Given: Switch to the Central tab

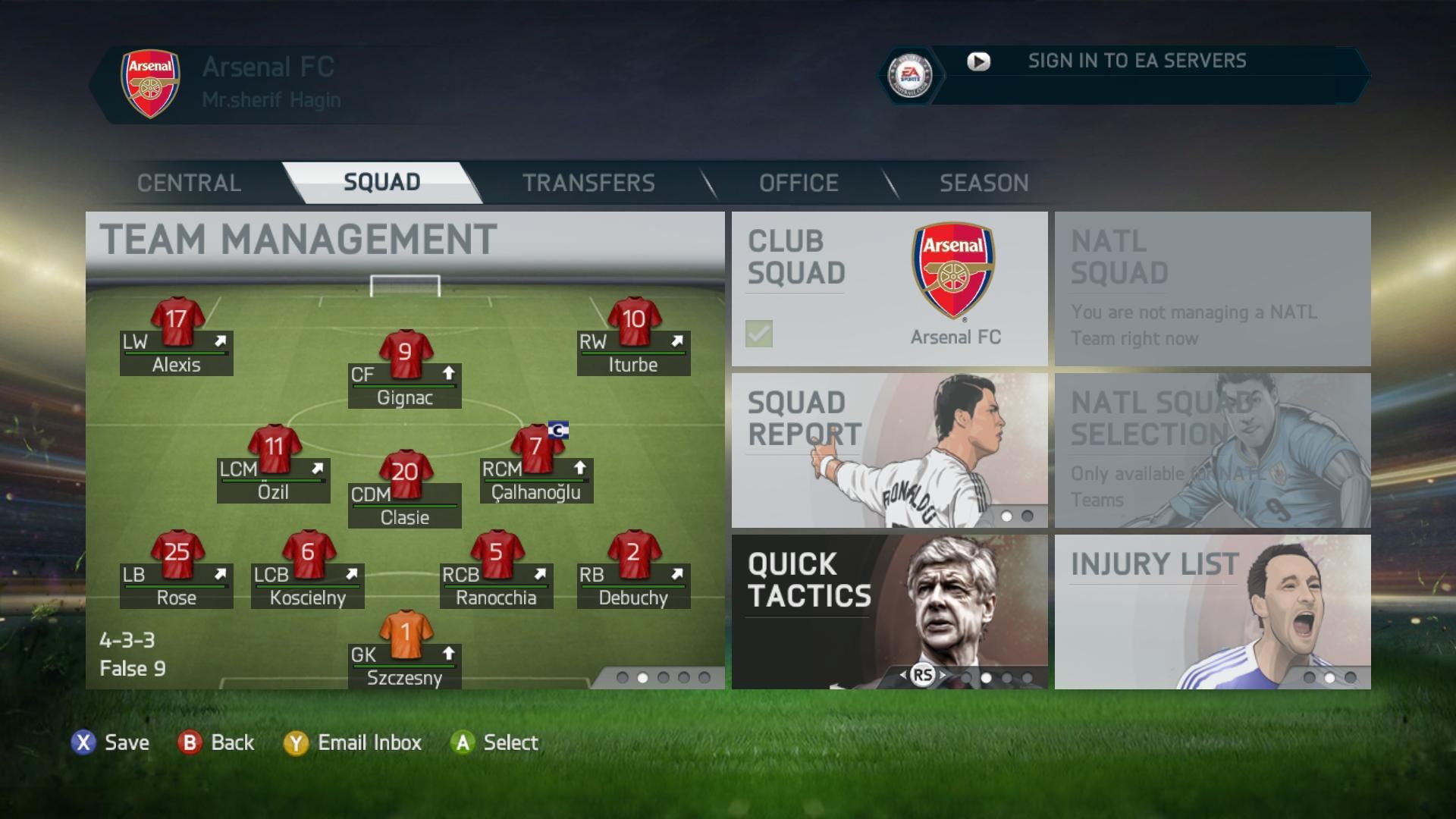Looking at the screenshot, I should pos(189,183).
